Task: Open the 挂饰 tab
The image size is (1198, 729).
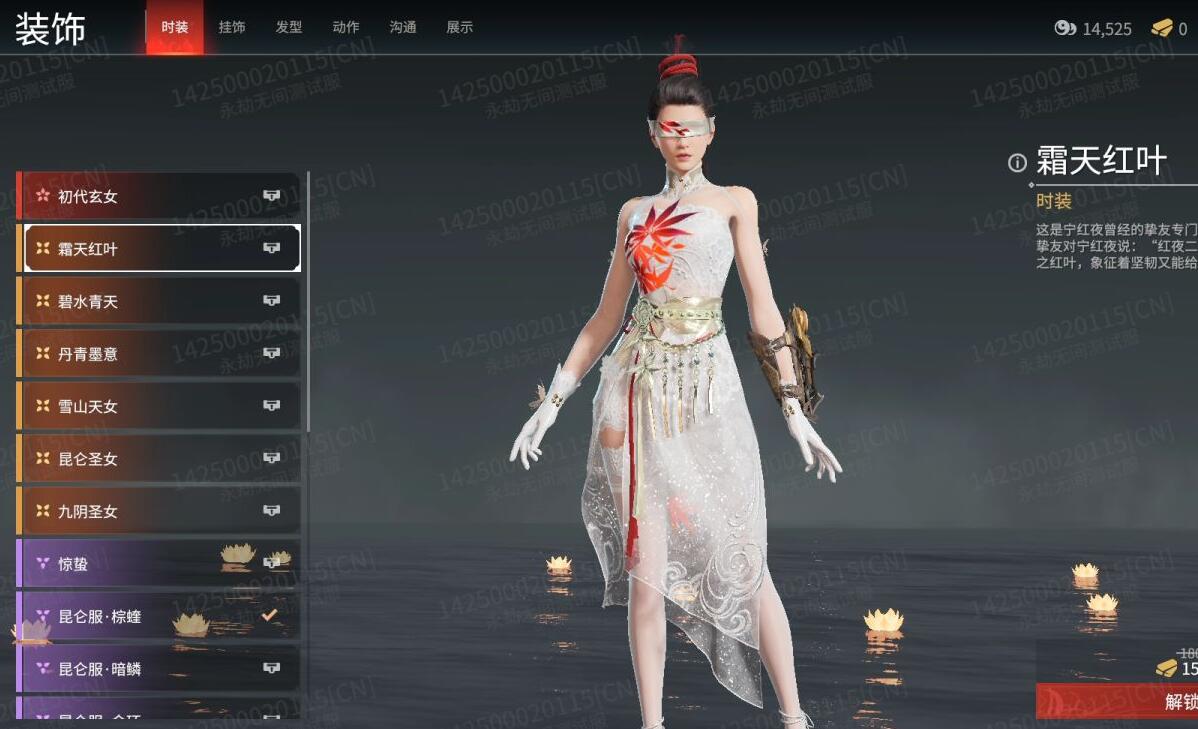Action: pos(232,27)
